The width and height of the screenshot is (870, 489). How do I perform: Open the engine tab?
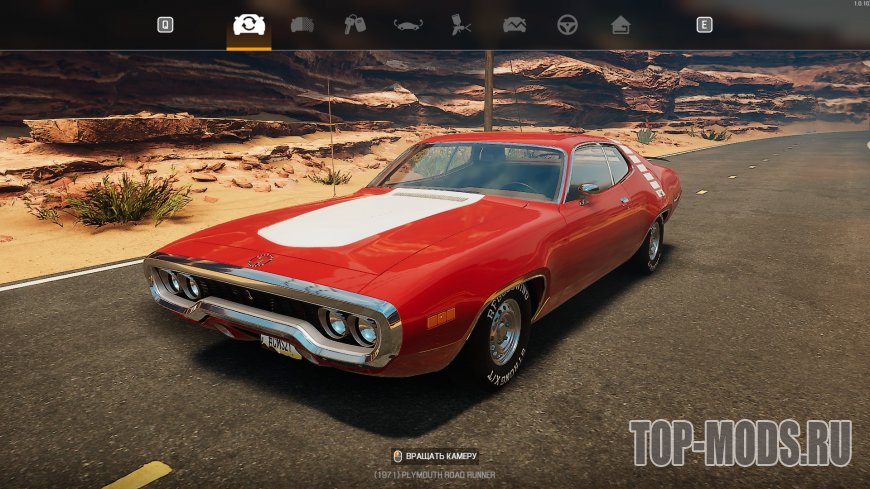pyautogui.click(x=302, y=25)
